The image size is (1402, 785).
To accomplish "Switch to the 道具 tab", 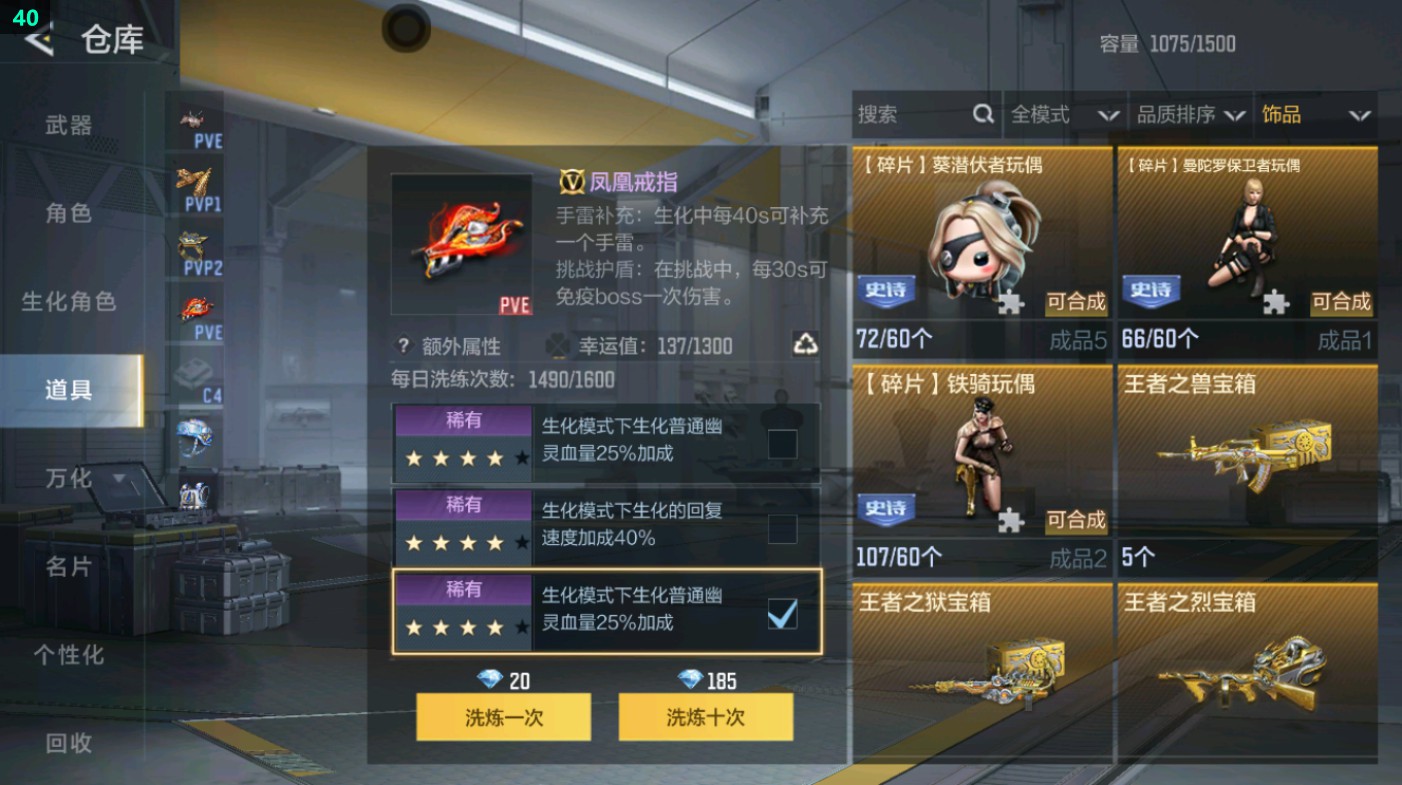I will tap(68, 390).
